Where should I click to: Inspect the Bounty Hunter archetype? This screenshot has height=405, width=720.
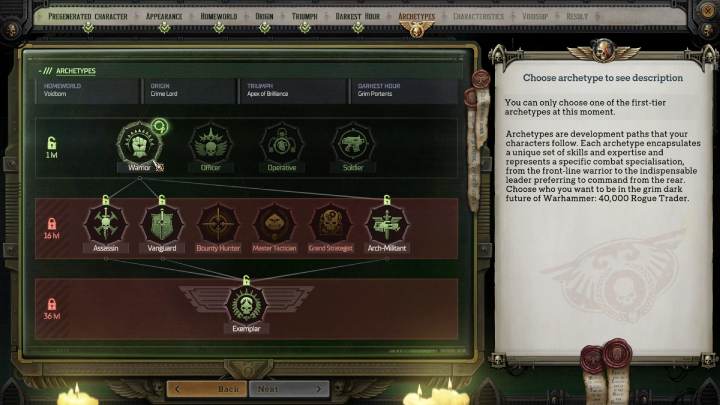click(x=217, y=224)
